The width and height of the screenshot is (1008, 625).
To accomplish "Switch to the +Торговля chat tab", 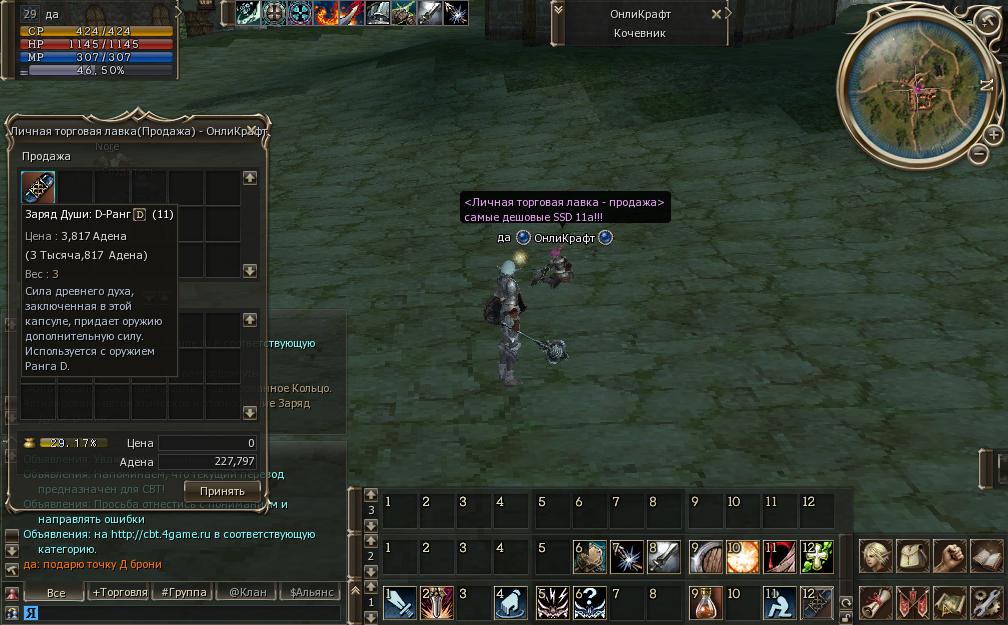I will pyautogui.click(x=118, y=592).
